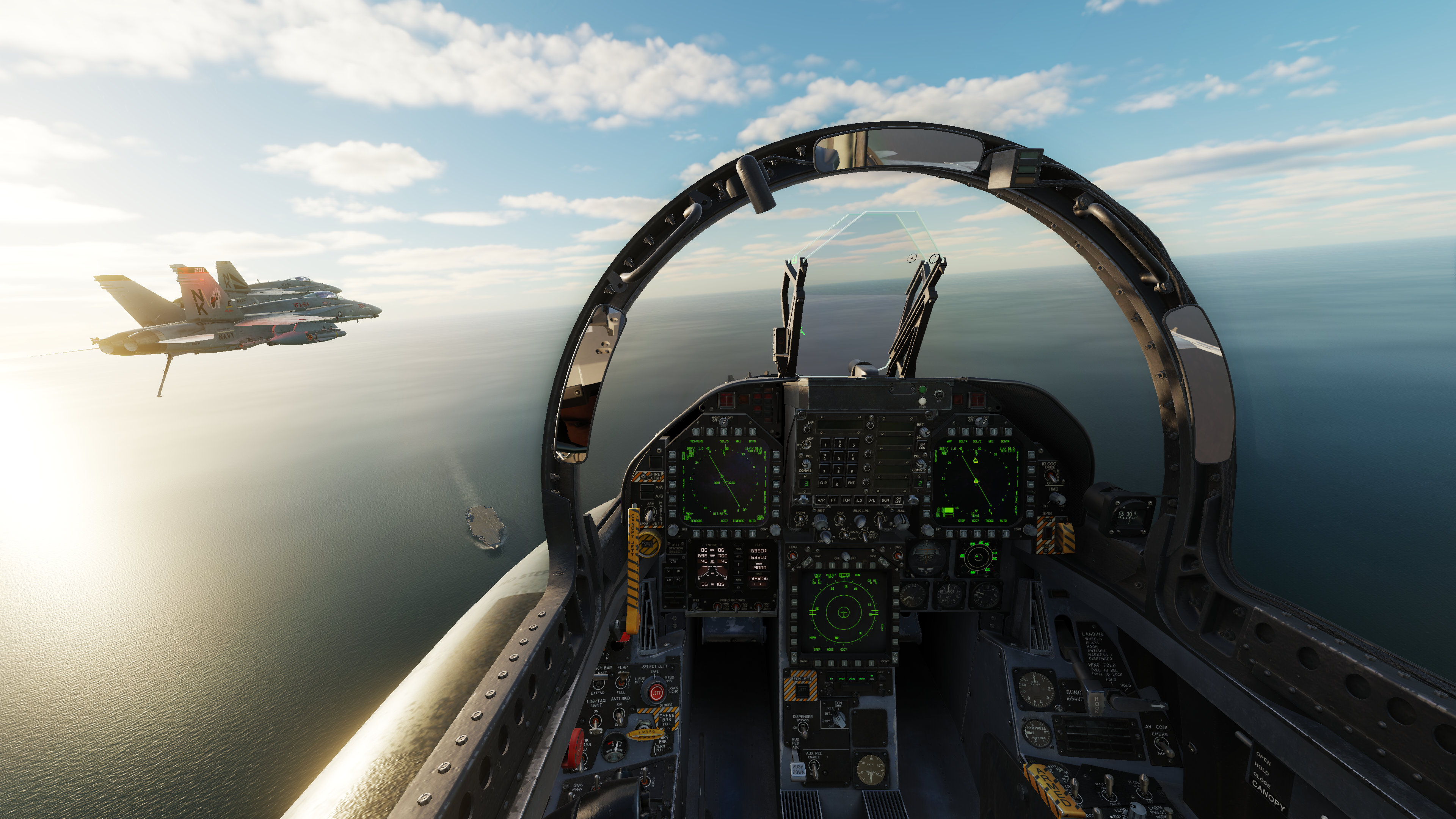The height and width of the screenshot is (819, 1456).
Task: Hit the ENT key on the UFC keypad
Action: [x=850, y=482]
